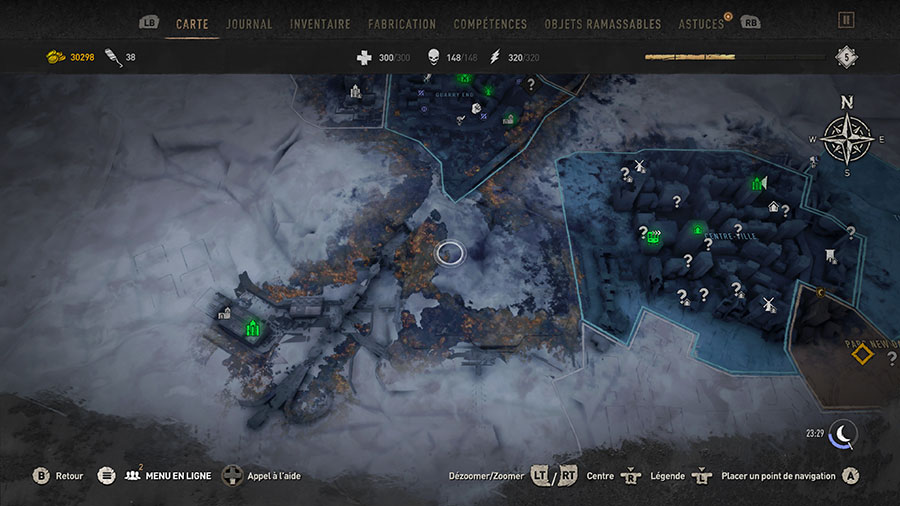Choose the white house marker in Centre-Ville
900x506 pixels.
pyautogui.click(x=773, y=207)
